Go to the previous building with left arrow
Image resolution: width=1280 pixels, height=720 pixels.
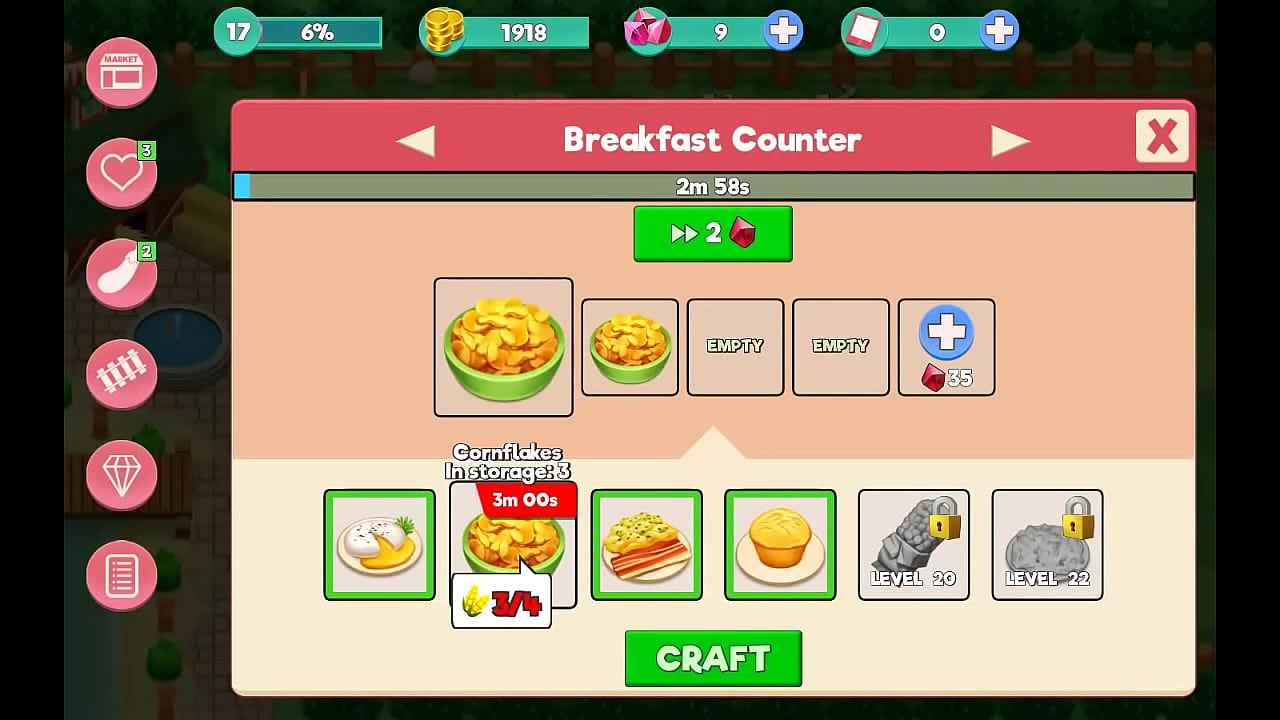[x=415, y=139]
